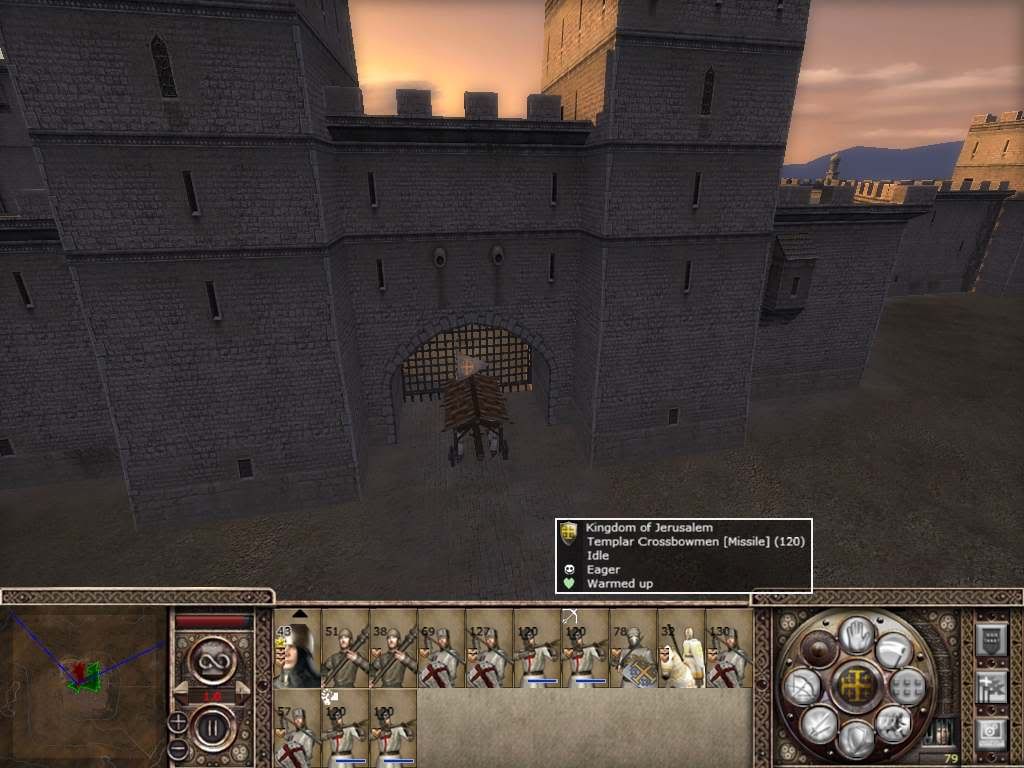Screen dimensions: 1024x768
Task: Activate the crossed swords command button
Action: pos(818,725)
